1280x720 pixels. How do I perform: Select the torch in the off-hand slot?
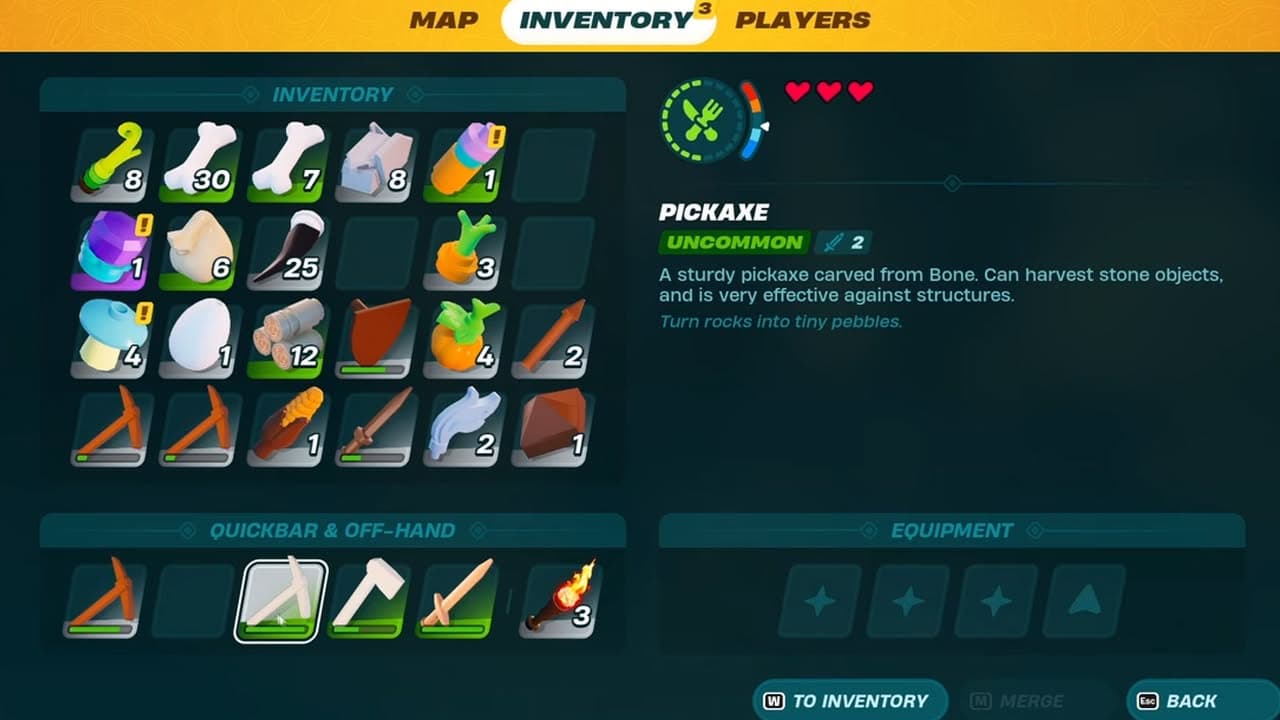click(x=560, y=600)
